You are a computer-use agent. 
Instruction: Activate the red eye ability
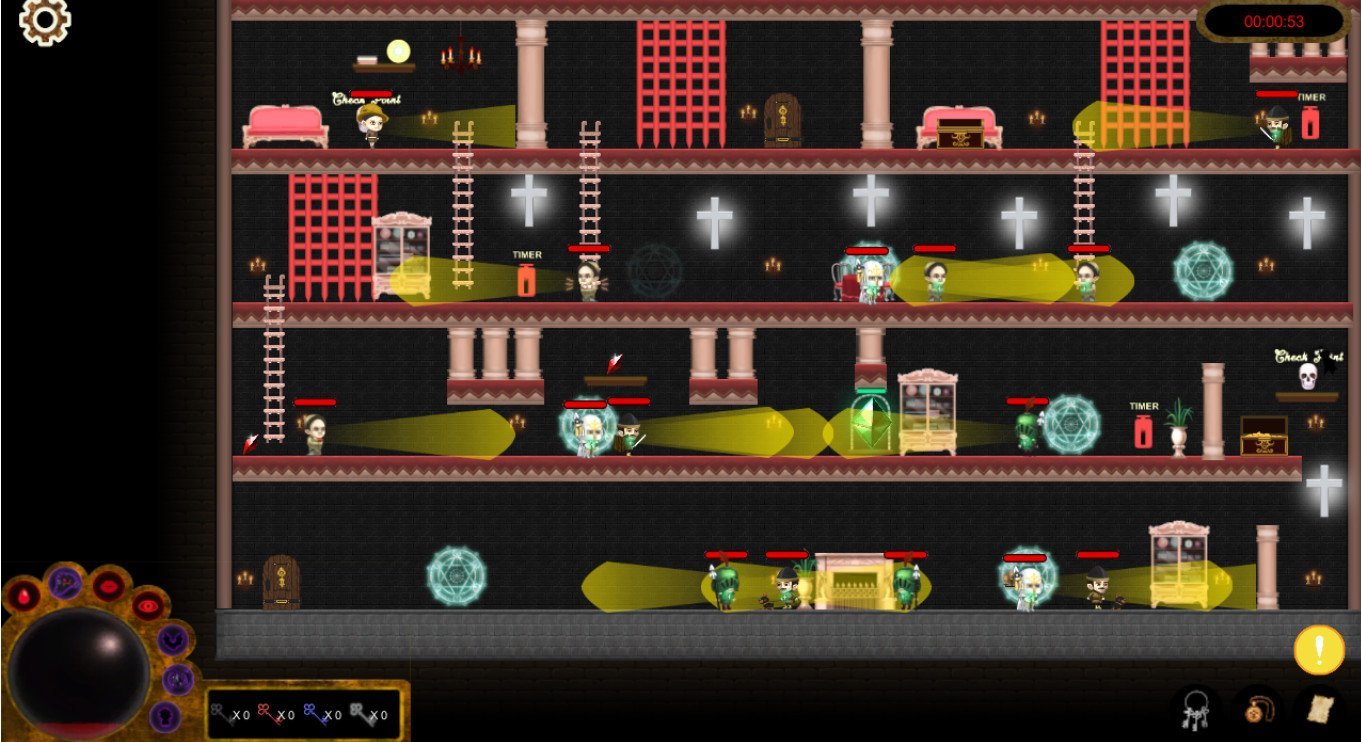pos(148,604)
